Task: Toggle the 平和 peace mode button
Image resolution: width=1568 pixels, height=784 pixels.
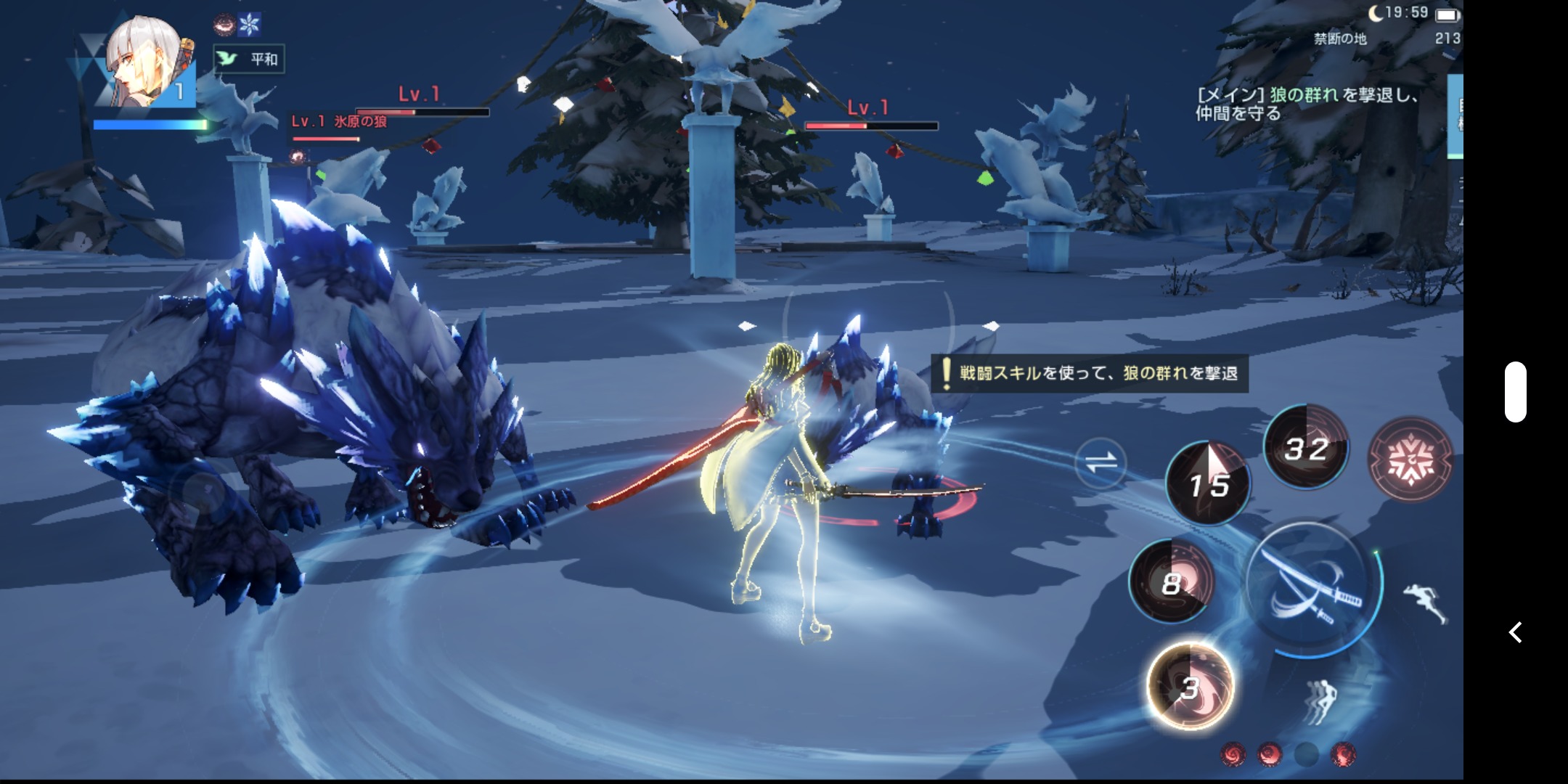Action: pos(249,59)
